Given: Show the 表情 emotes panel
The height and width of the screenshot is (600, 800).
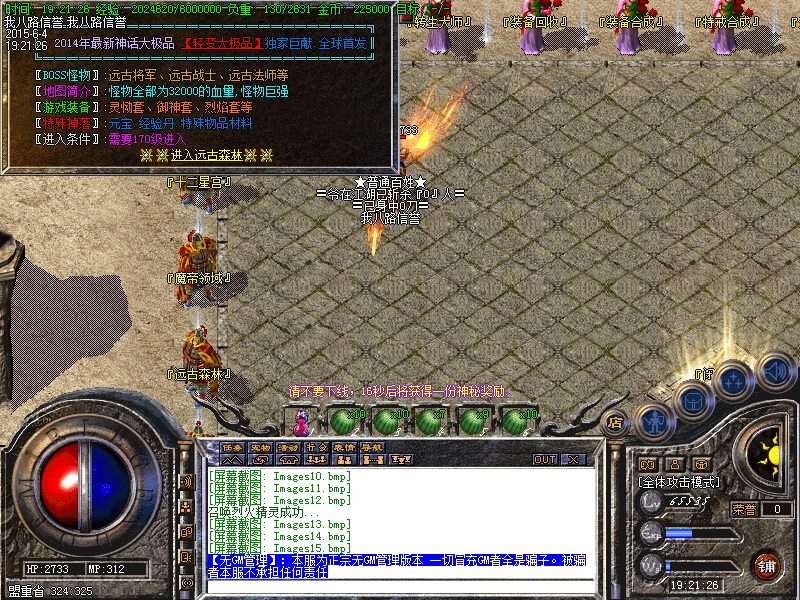Looking at the screenshot, I should [344, 446].
